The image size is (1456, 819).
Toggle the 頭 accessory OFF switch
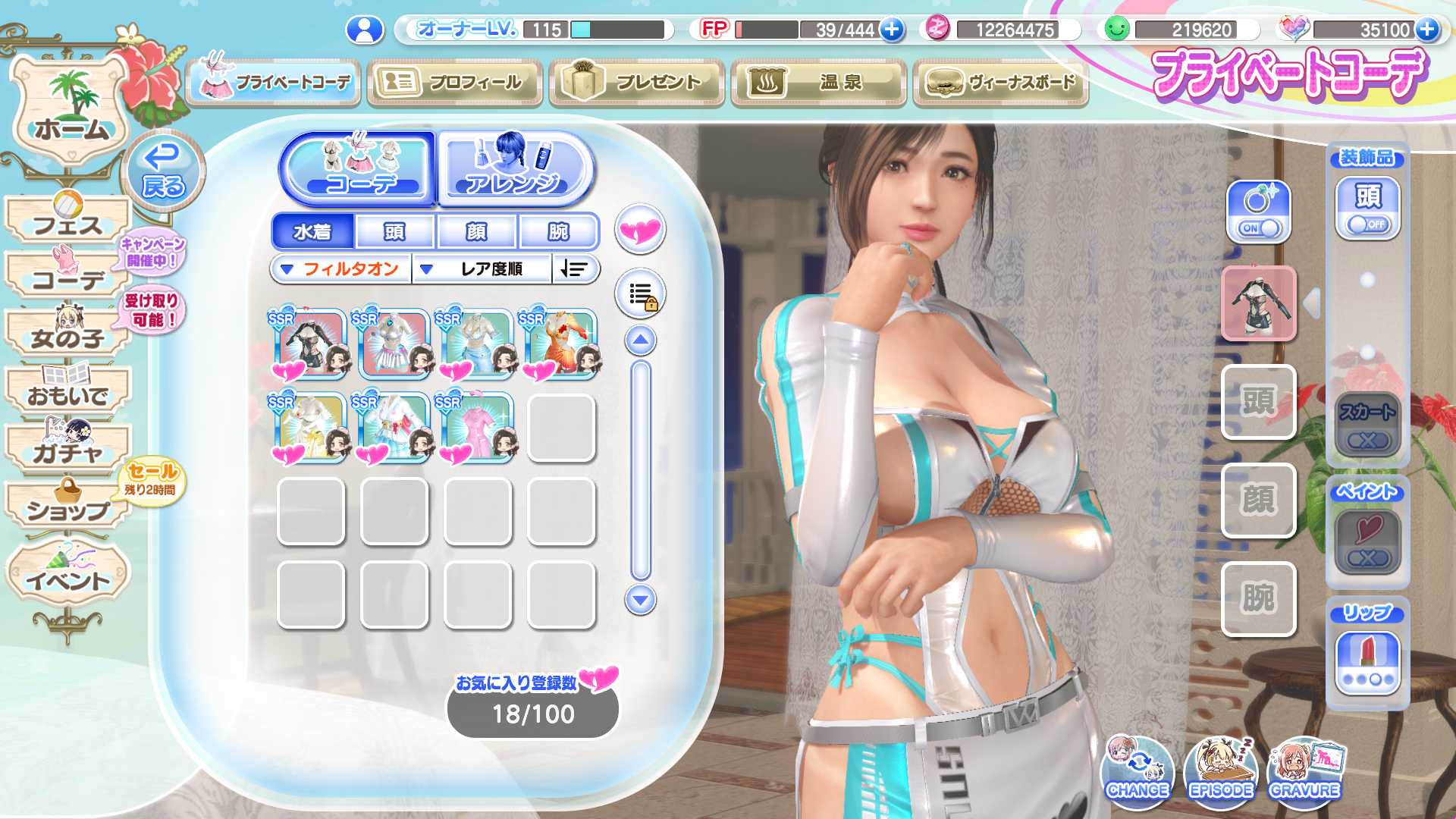[1367, 224]
